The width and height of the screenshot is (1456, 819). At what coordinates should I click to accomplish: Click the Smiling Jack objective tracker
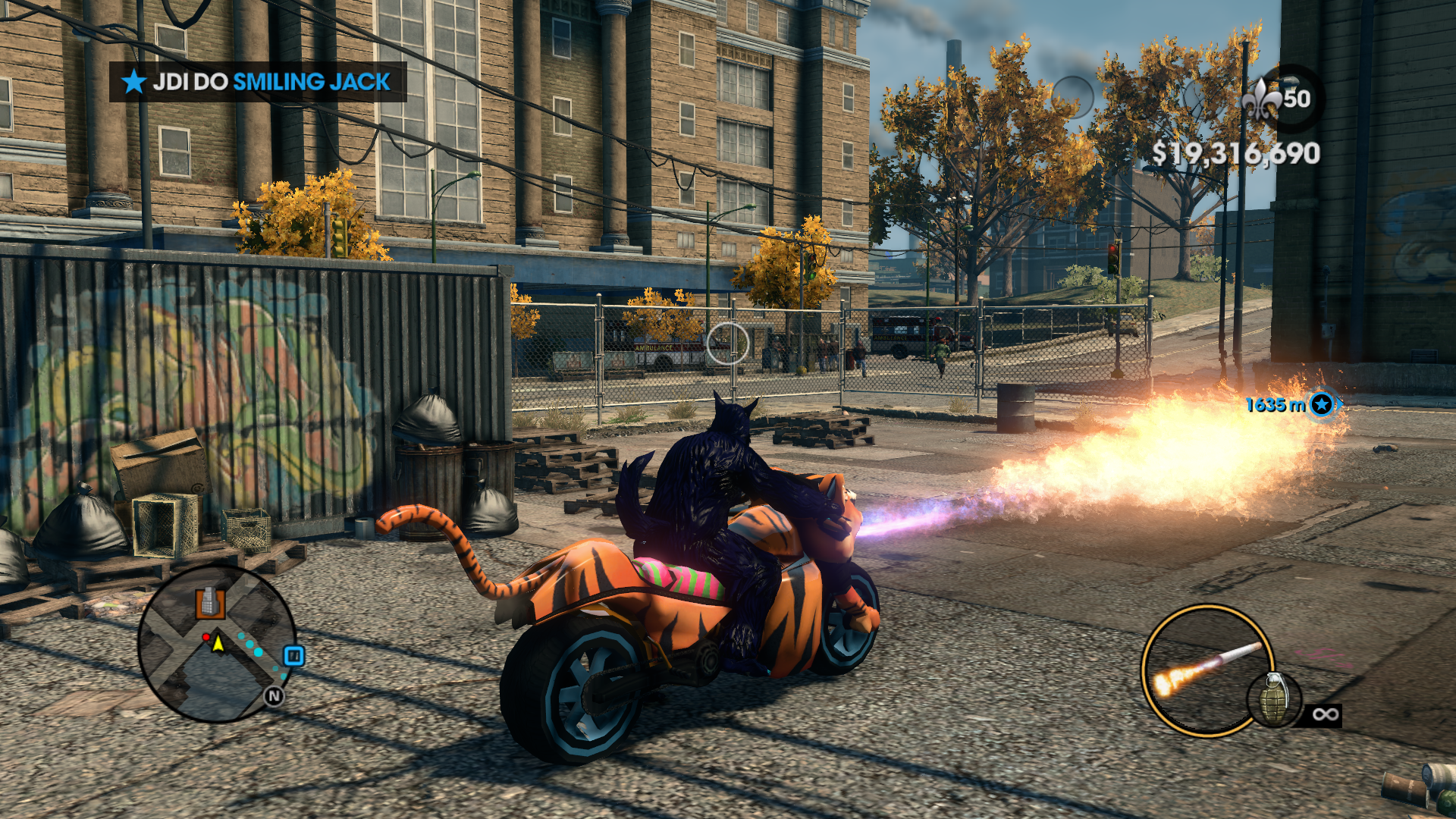258,82
